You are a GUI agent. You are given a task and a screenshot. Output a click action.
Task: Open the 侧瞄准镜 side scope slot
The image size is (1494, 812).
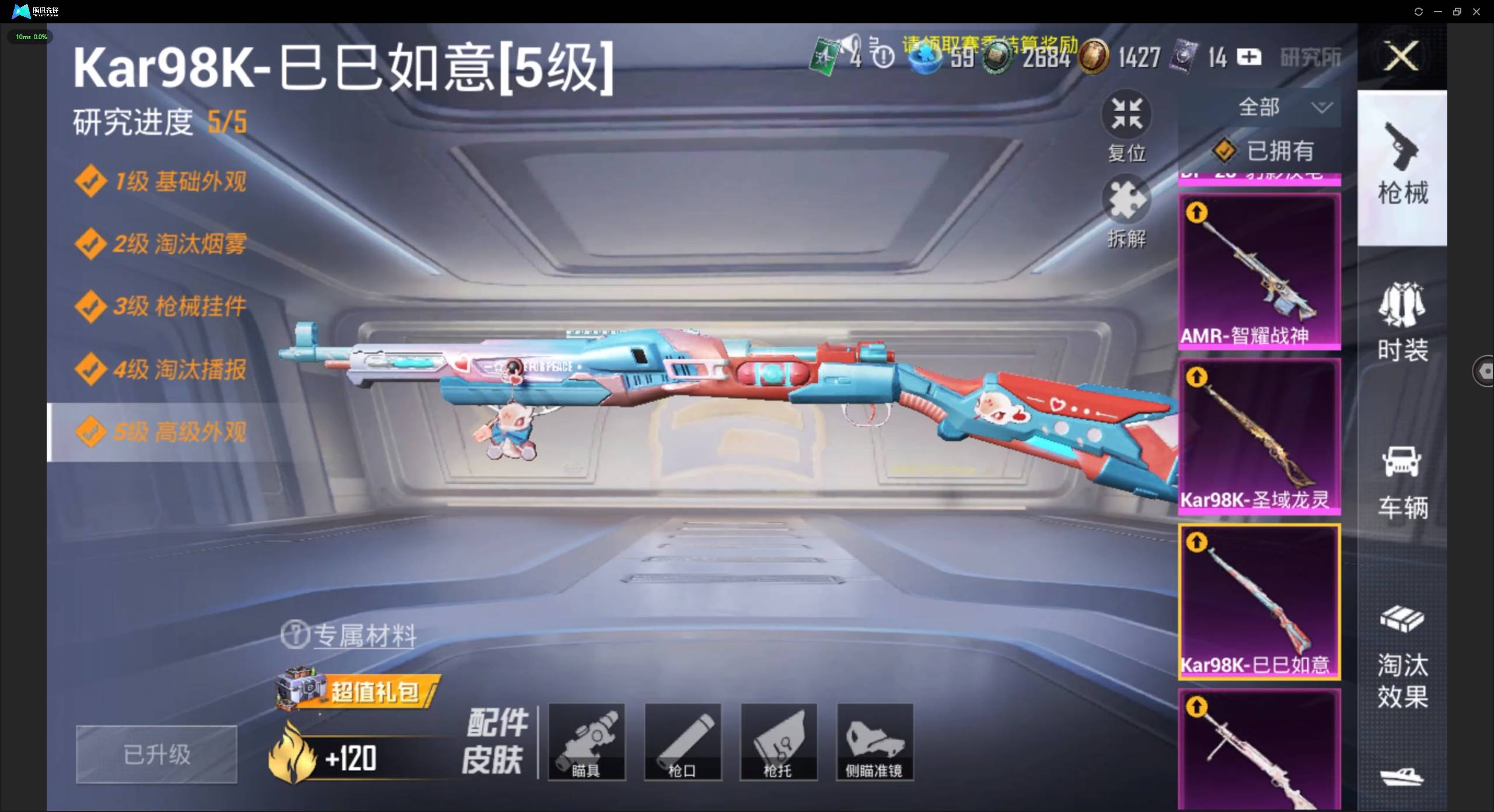(x=874, y=742)
